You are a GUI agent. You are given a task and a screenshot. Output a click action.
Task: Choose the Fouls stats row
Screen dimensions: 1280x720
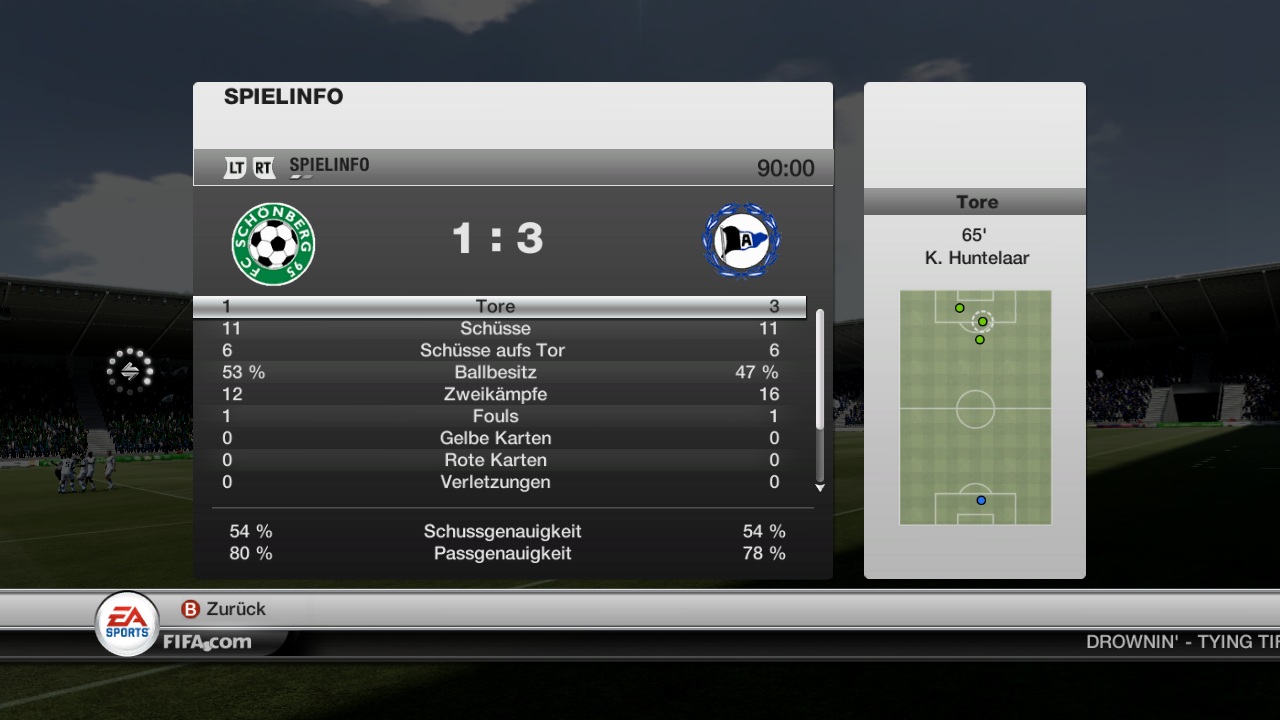coord(498,416)
